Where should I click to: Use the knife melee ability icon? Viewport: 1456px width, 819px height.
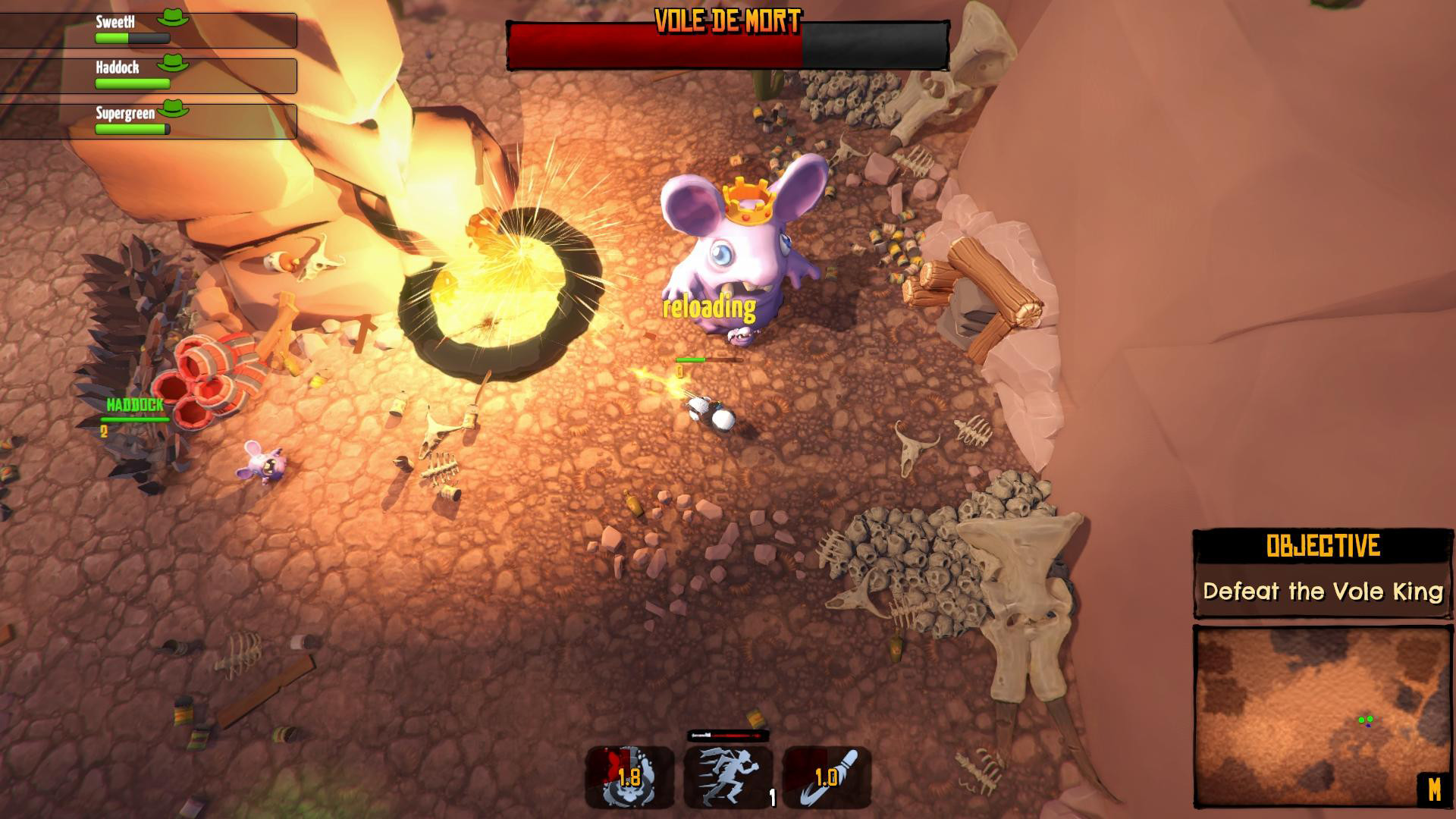tap(828, 777)
